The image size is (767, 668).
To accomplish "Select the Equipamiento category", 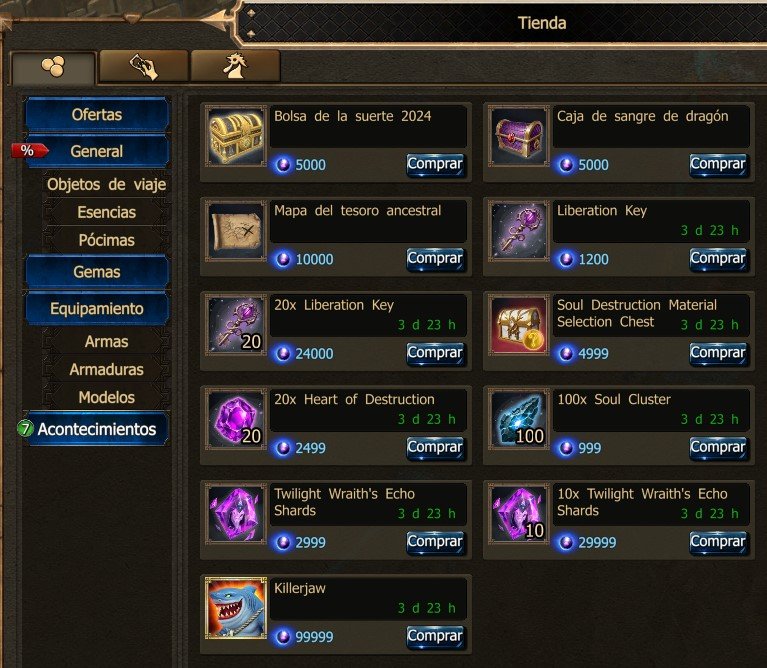I will 97,309.
